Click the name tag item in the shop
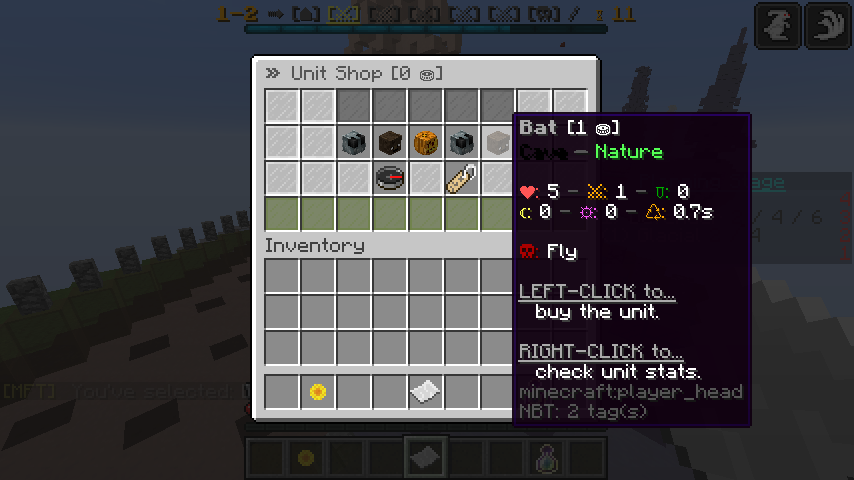Screen dimensions: 854x480 click(462, 179)
